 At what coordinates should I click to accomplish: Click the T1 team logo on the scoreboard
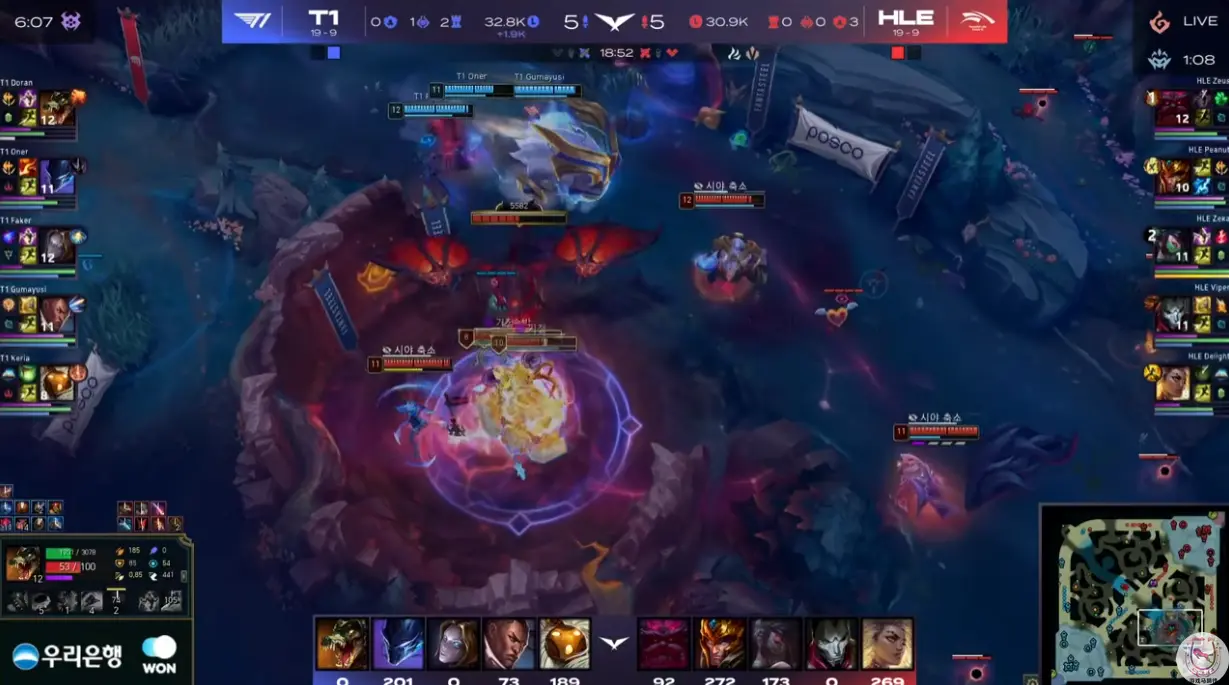point(253,21)
